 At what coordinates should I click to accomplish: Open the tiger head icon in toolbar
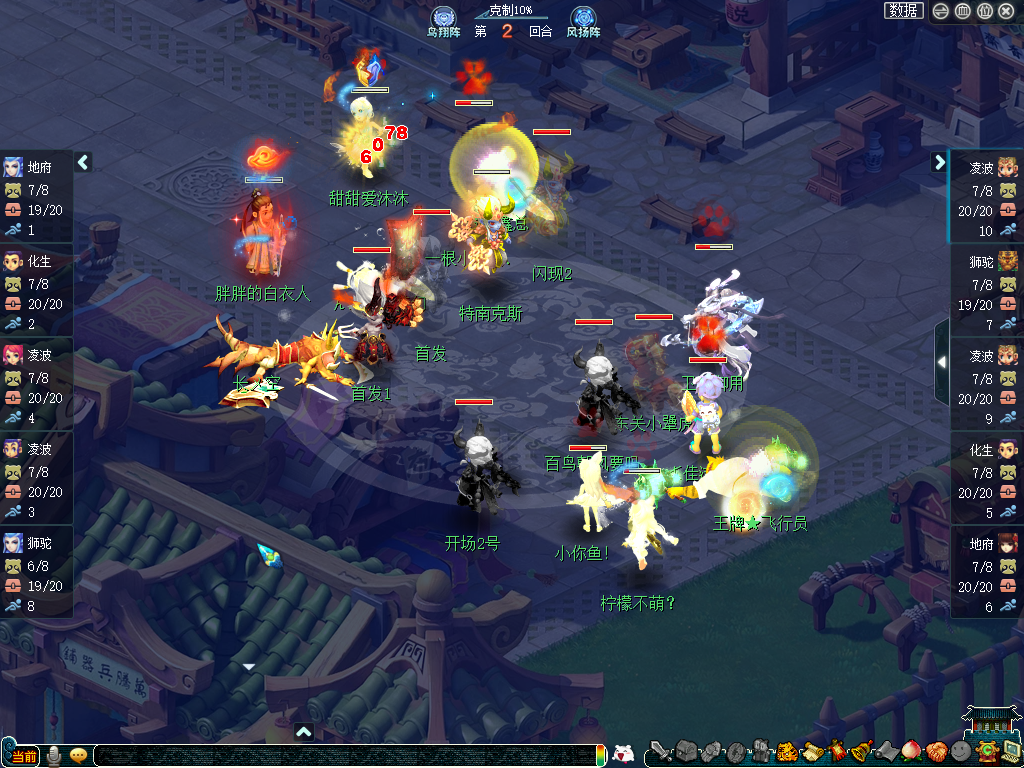(786, 751)
